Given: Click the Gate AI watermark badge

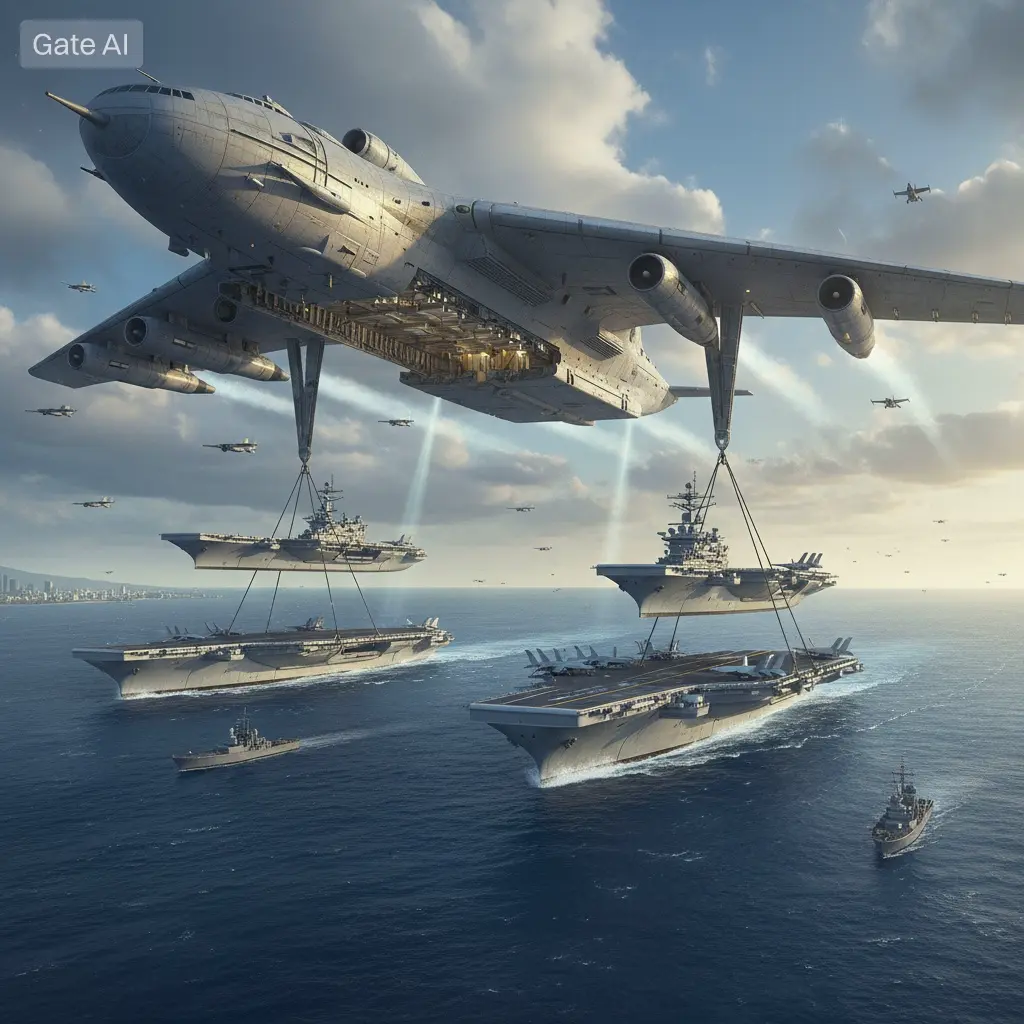Looking at the screenshot, I should (81, 44).
